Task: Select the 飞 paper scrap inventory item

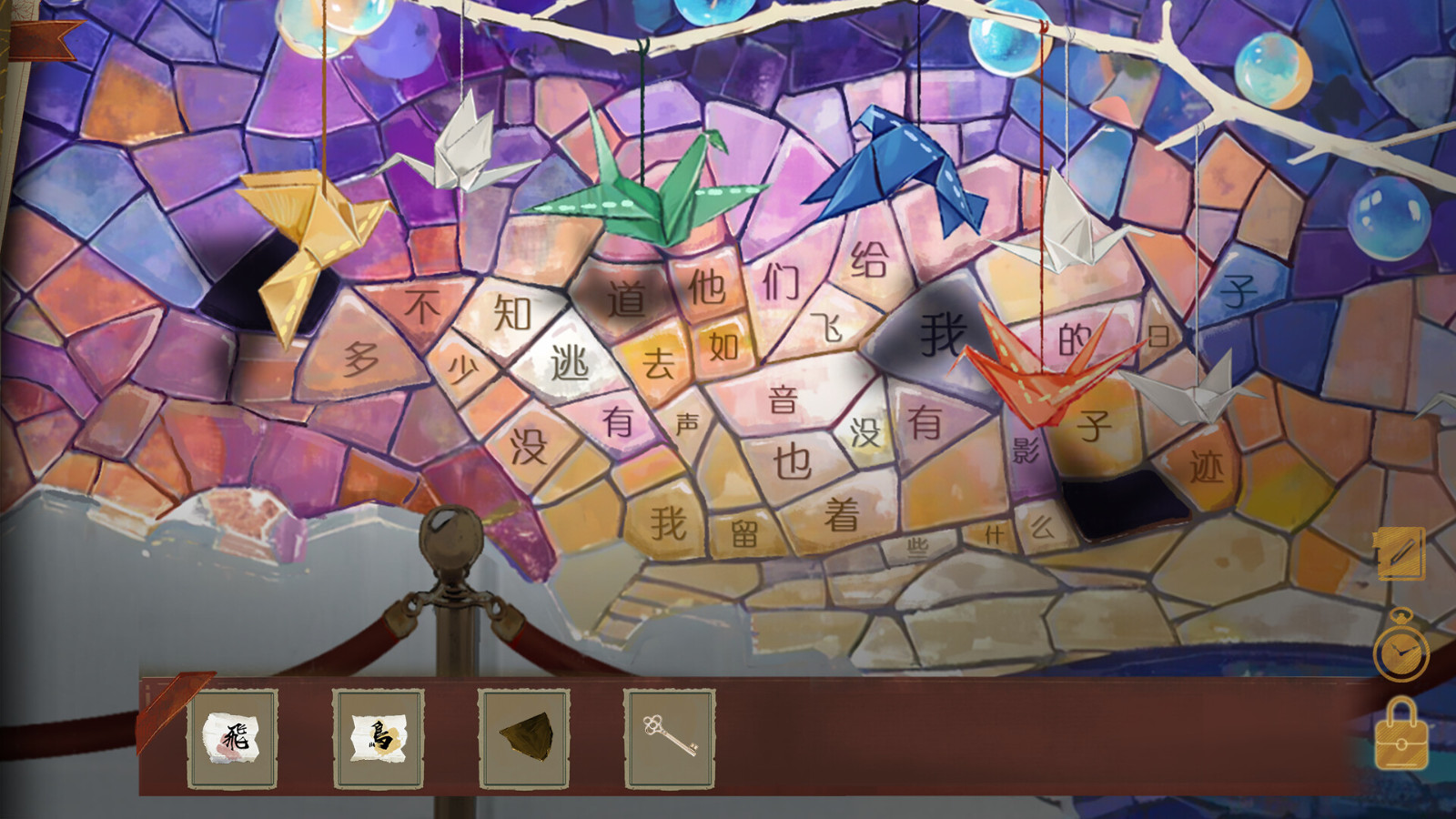Action: coord(235,739)
